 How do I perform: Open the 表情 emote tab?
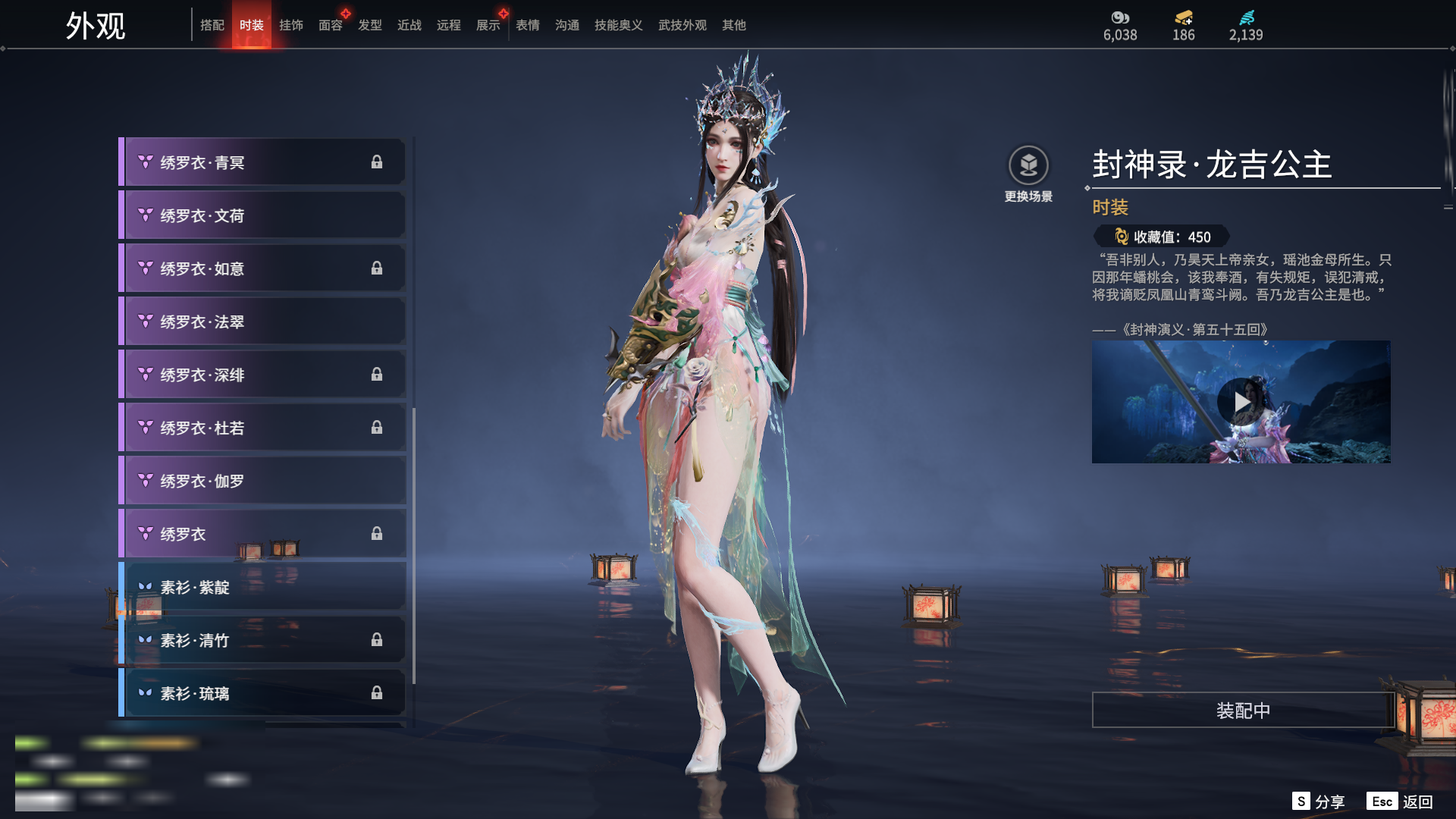tap(527, 25)
